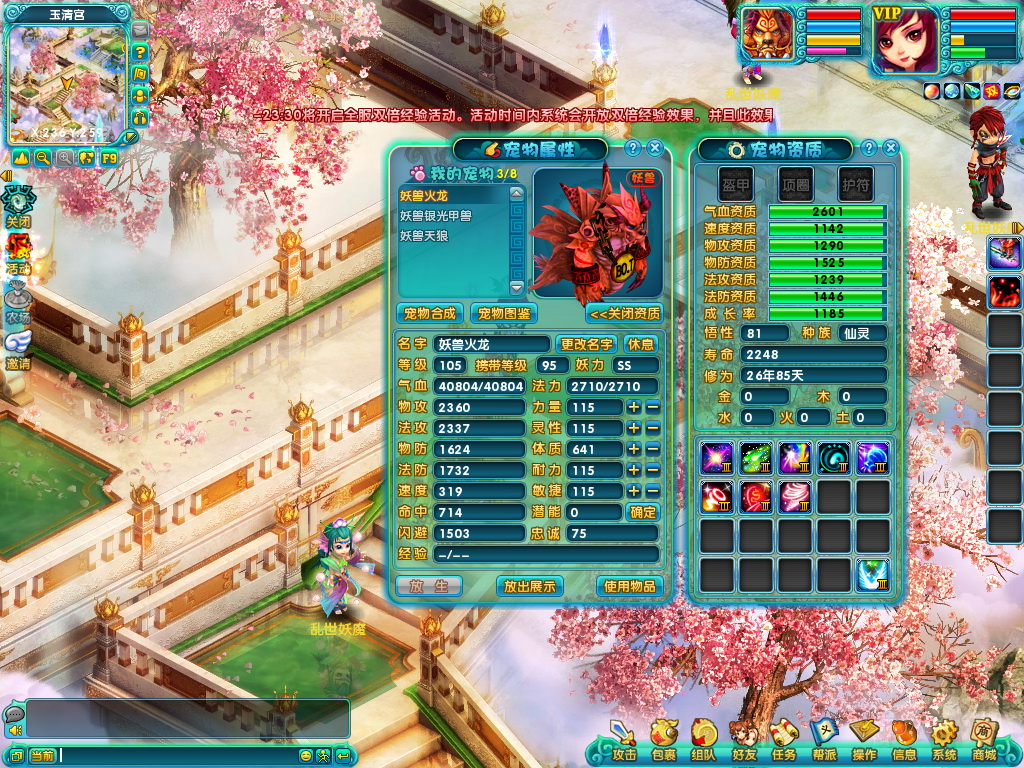Select 妖兽天狼 in the pet list
Image resolution: width=1024 pixels, height=768 pixels.
pos(428,234)
